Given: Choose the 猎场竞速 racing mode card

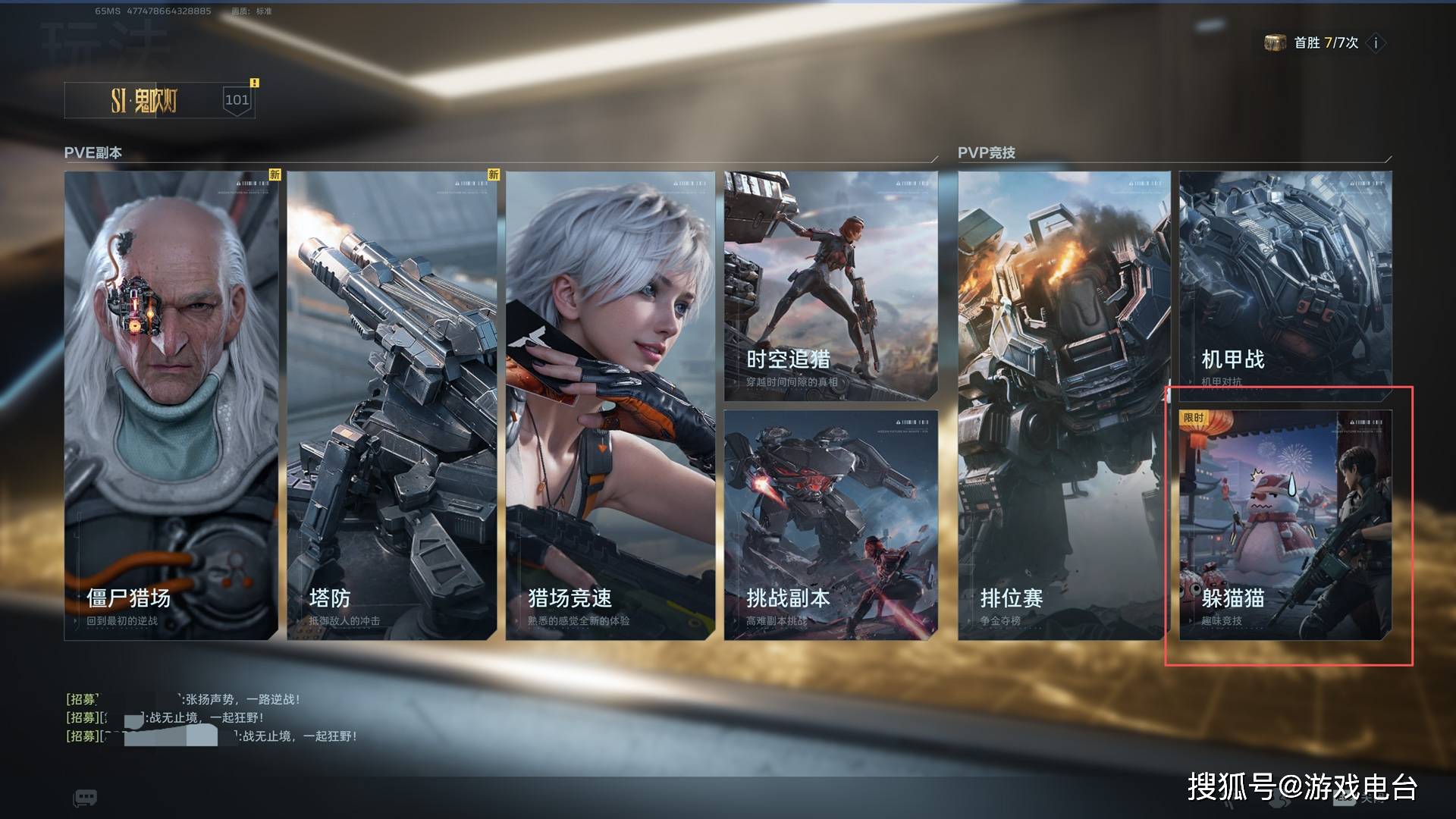Looking at the screenshot, I should tap(610, 406).
